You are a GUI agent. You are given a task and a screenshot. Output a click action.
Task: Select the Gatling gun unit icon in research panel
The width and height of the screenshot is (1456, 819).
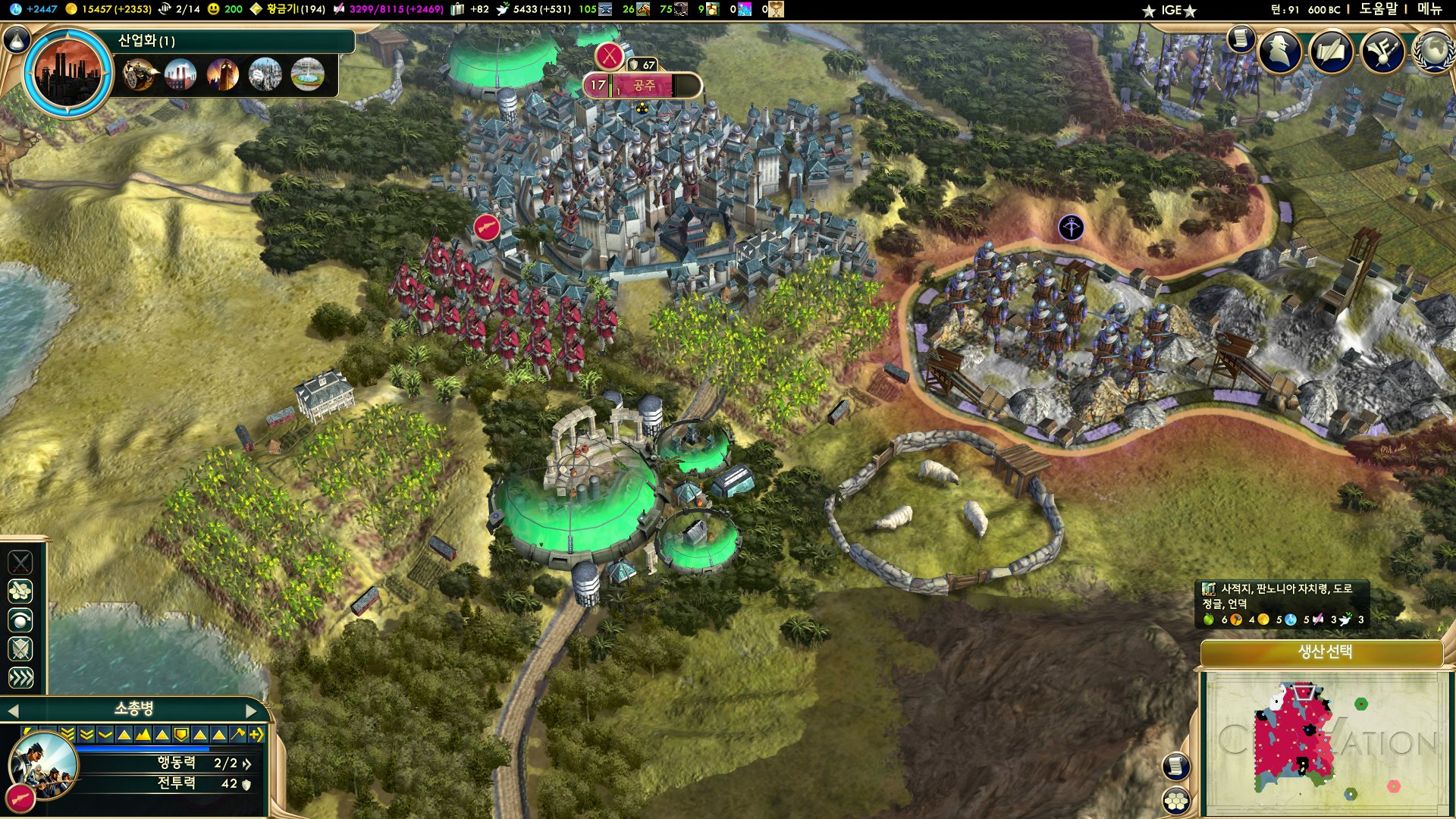[139, 74]
